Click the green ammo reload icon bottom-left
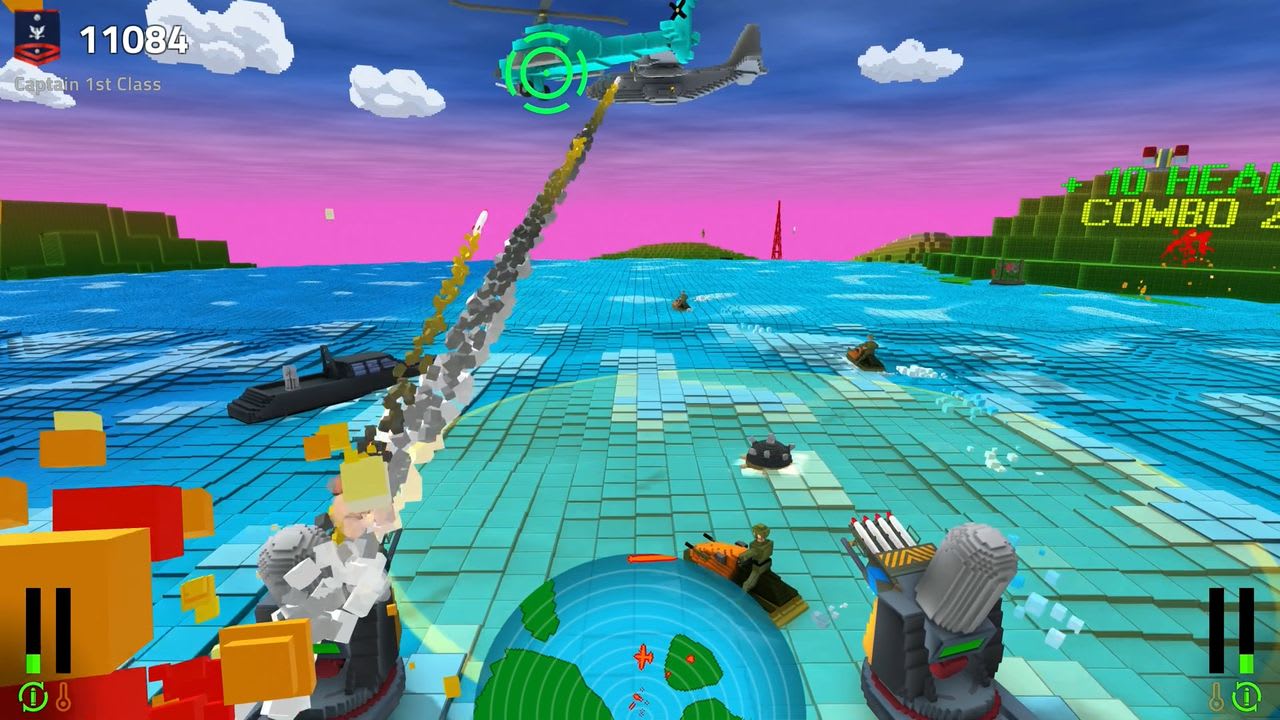Image resolution: width=1280 pixels, height=720 pixels. click(x=32, y=697)
